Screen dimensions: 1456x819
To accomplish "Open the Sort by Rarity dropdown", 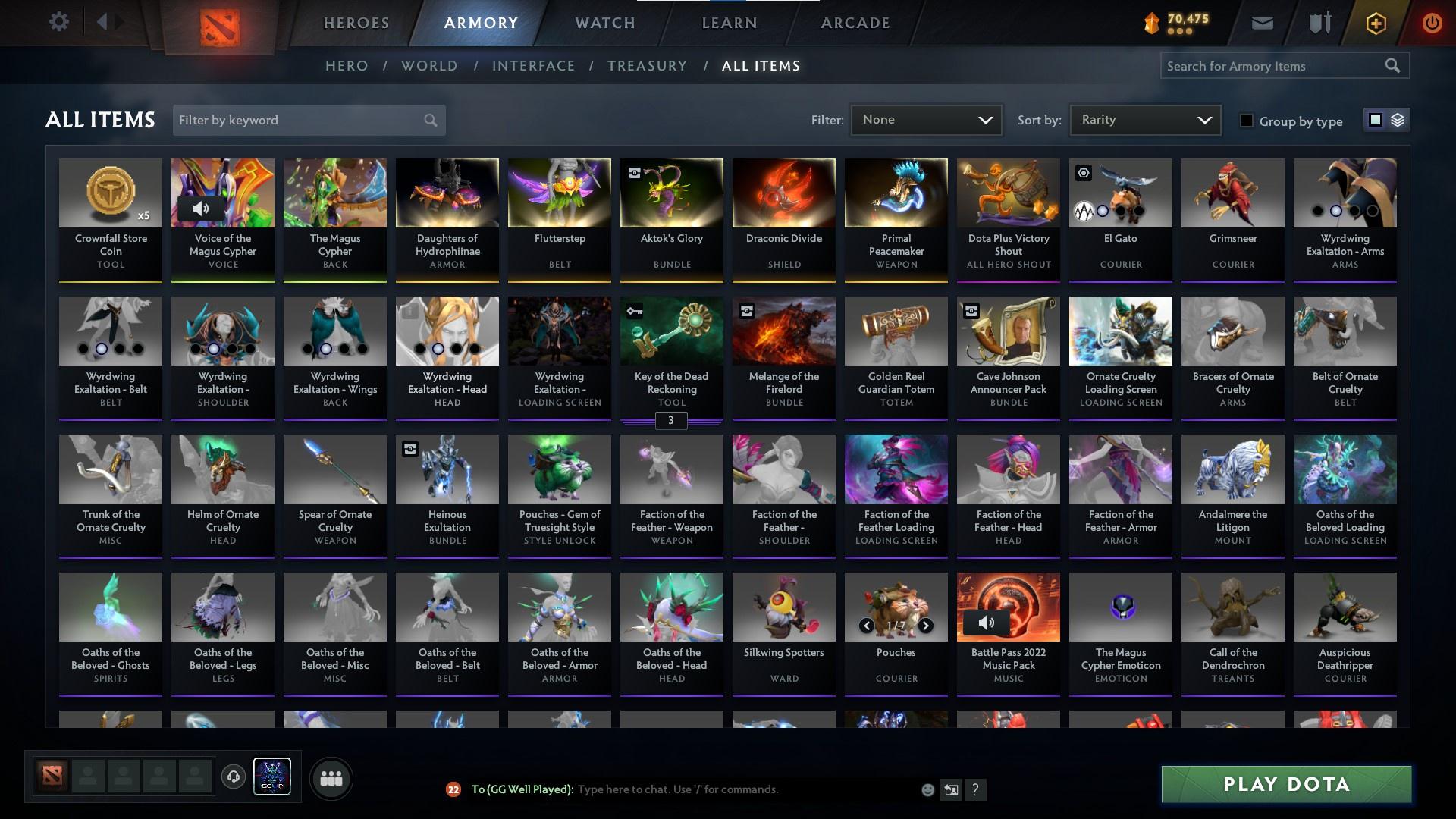I will [x=1144, y=119].
